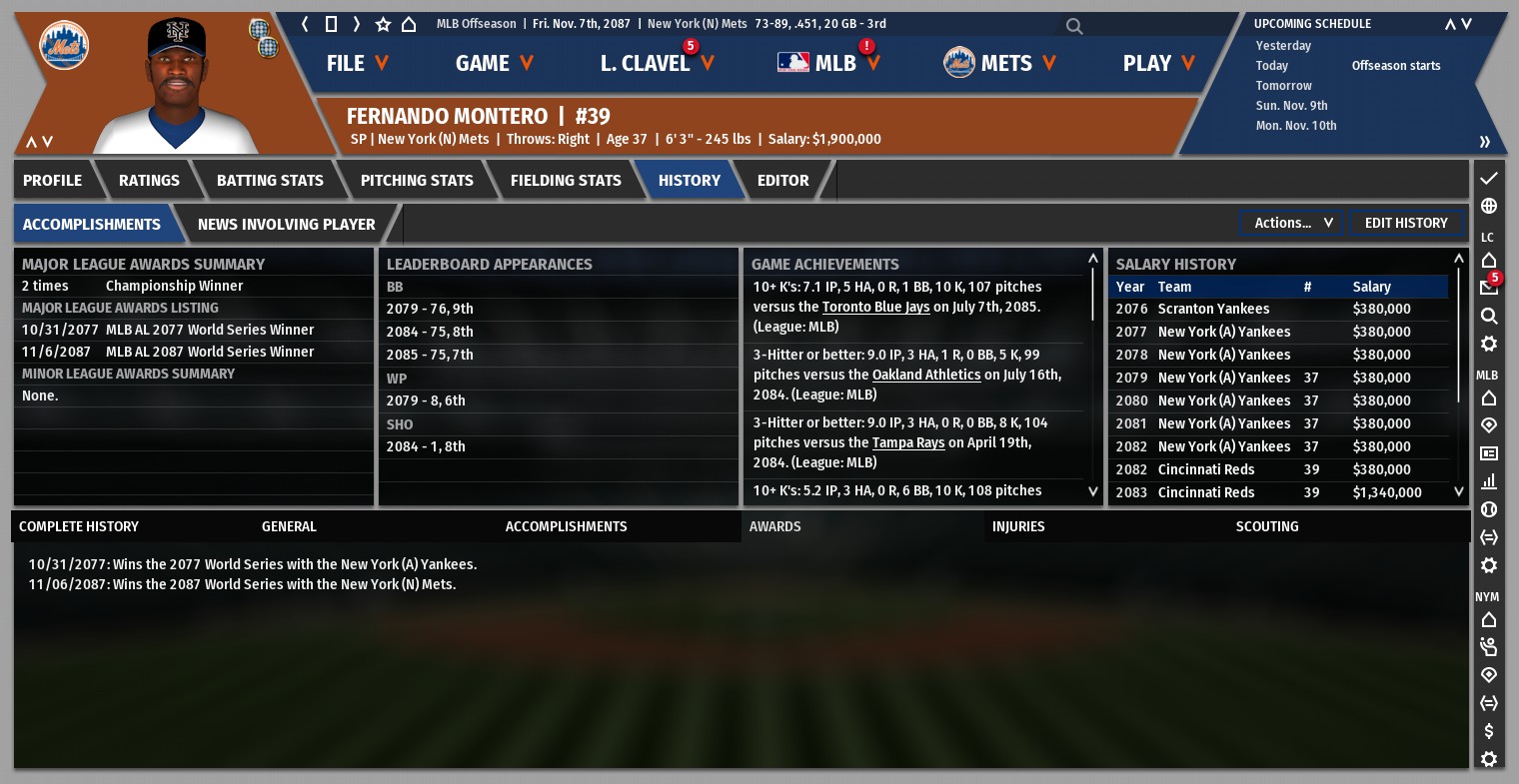Select NEWS INVOLVING PLAYER subtab
Image resolution: width=1519 pixels, height=784 pixels.
(x=286, y=225)
